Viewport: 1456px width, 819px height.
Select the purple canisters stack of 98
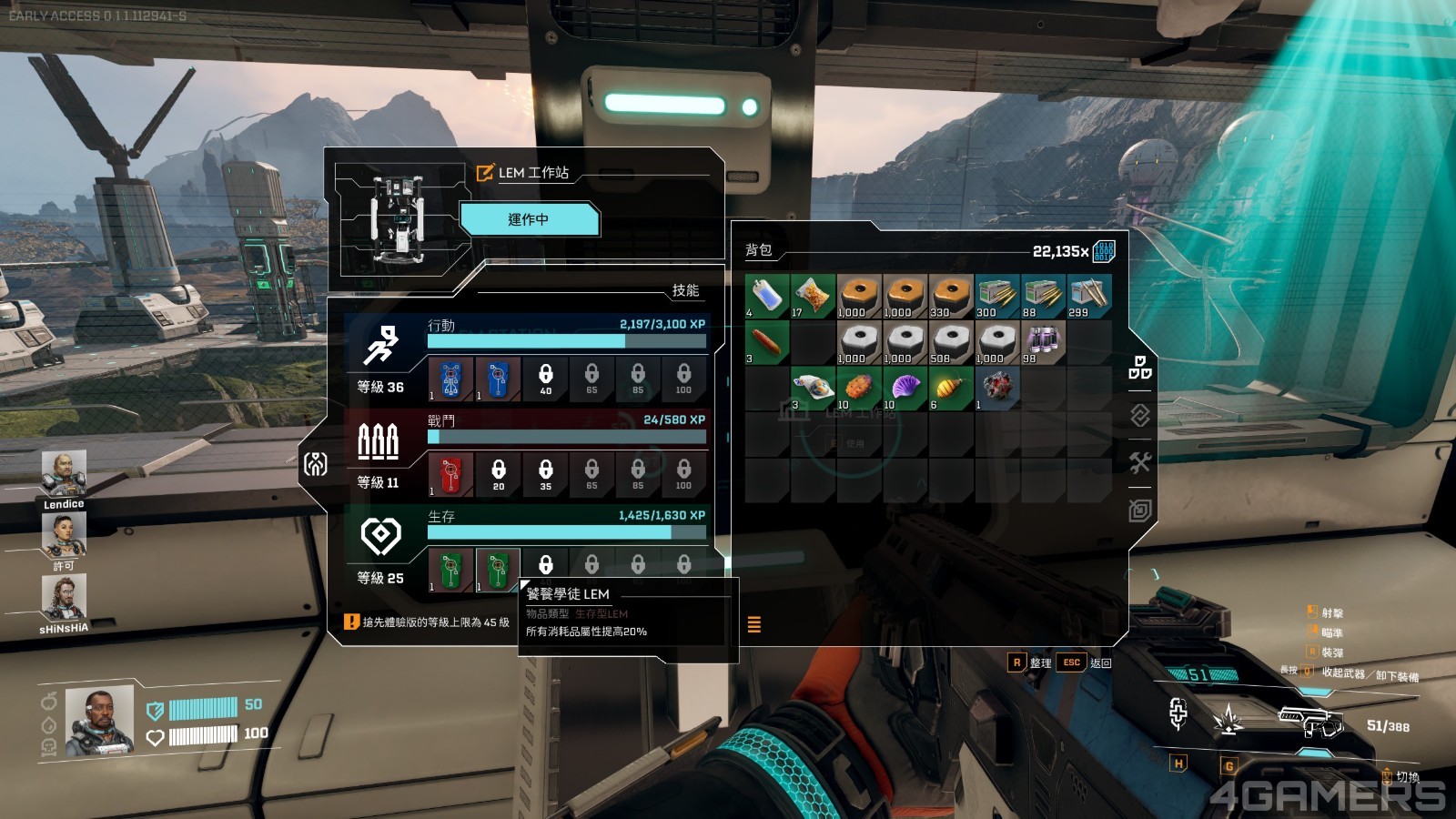coord(1043,342)
